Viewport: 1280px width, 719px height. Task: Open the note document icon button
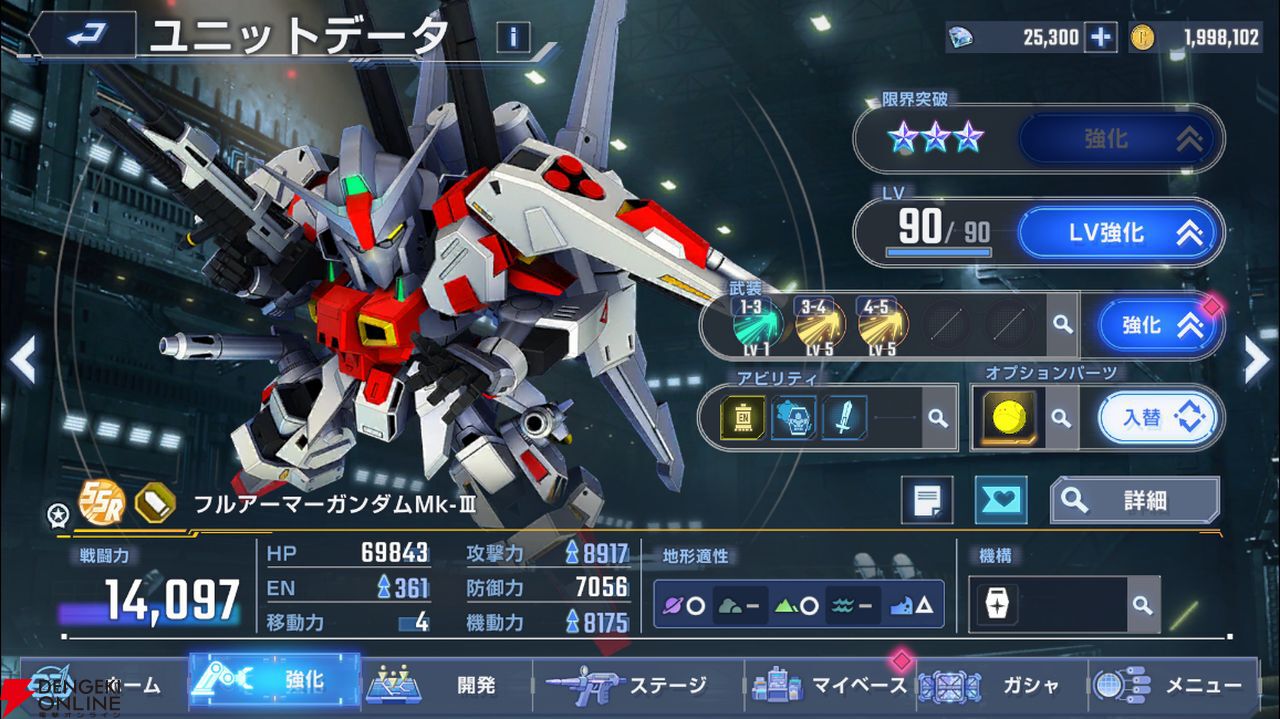pos(926,500)
